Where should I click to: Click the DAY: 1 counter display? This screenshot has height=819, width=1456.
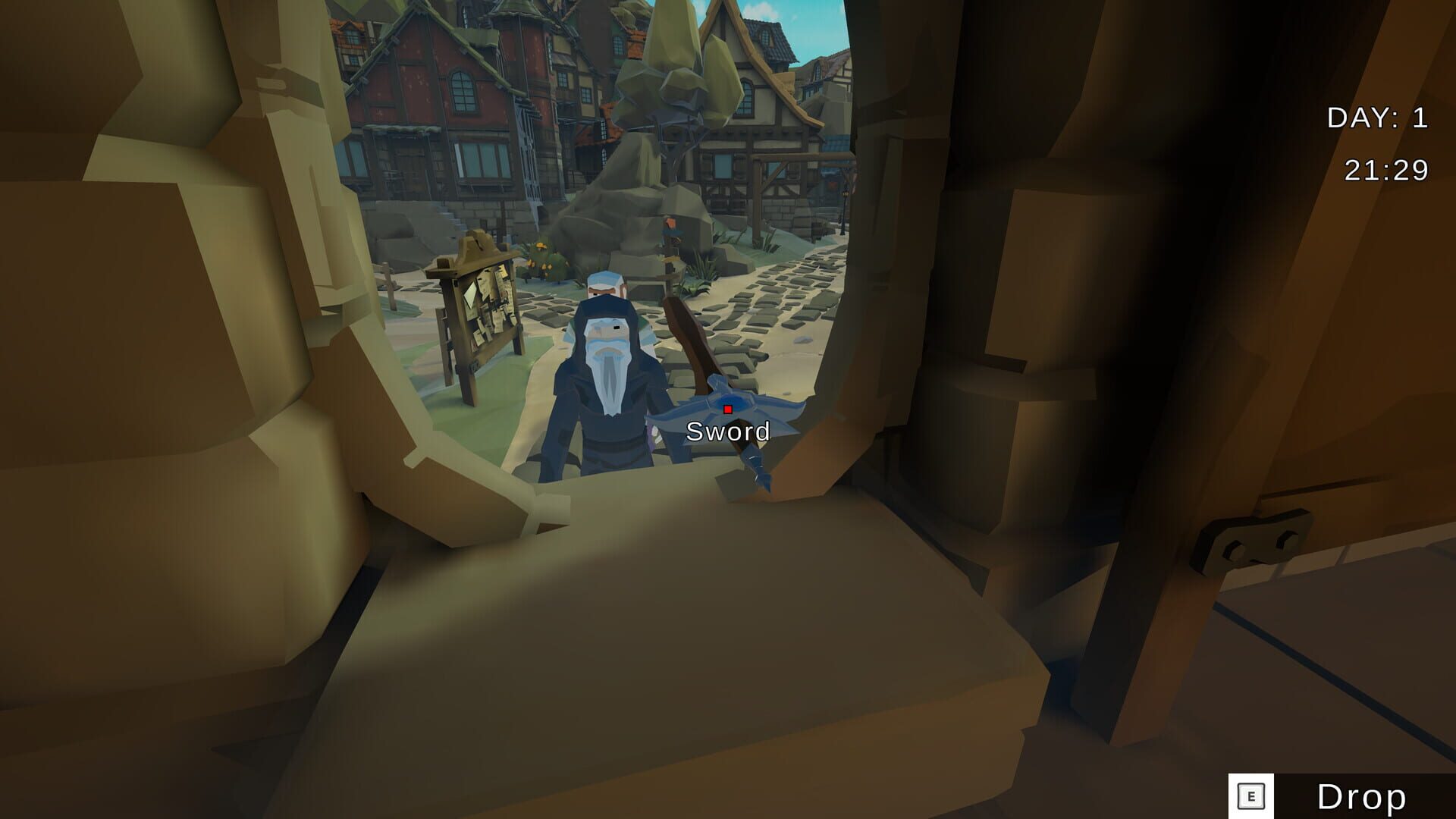click(x=1377, y=118)
